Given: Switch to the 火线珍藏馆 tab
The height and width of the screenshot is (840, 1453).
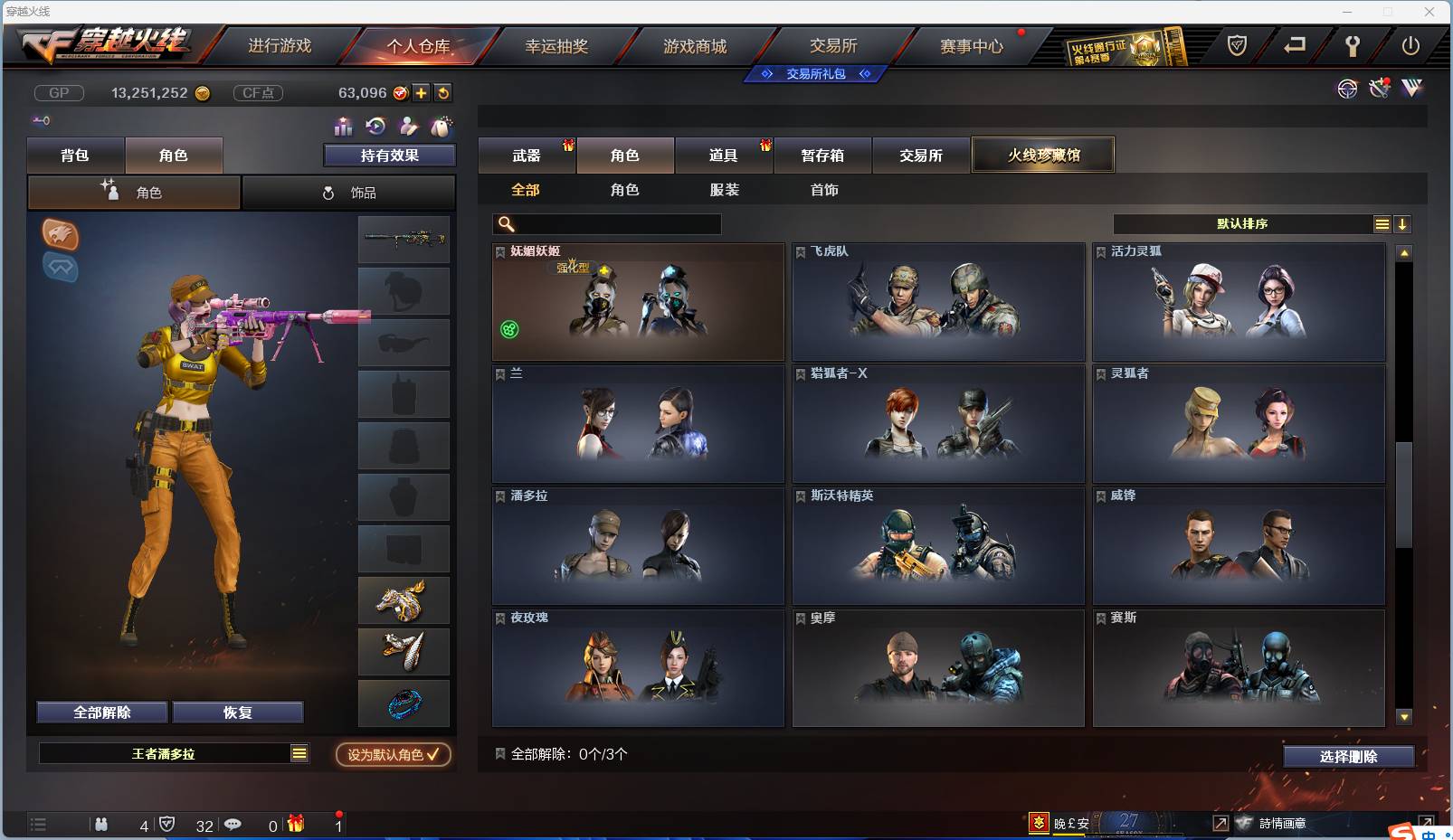Looking at the screenshot, I should 1042,155.
